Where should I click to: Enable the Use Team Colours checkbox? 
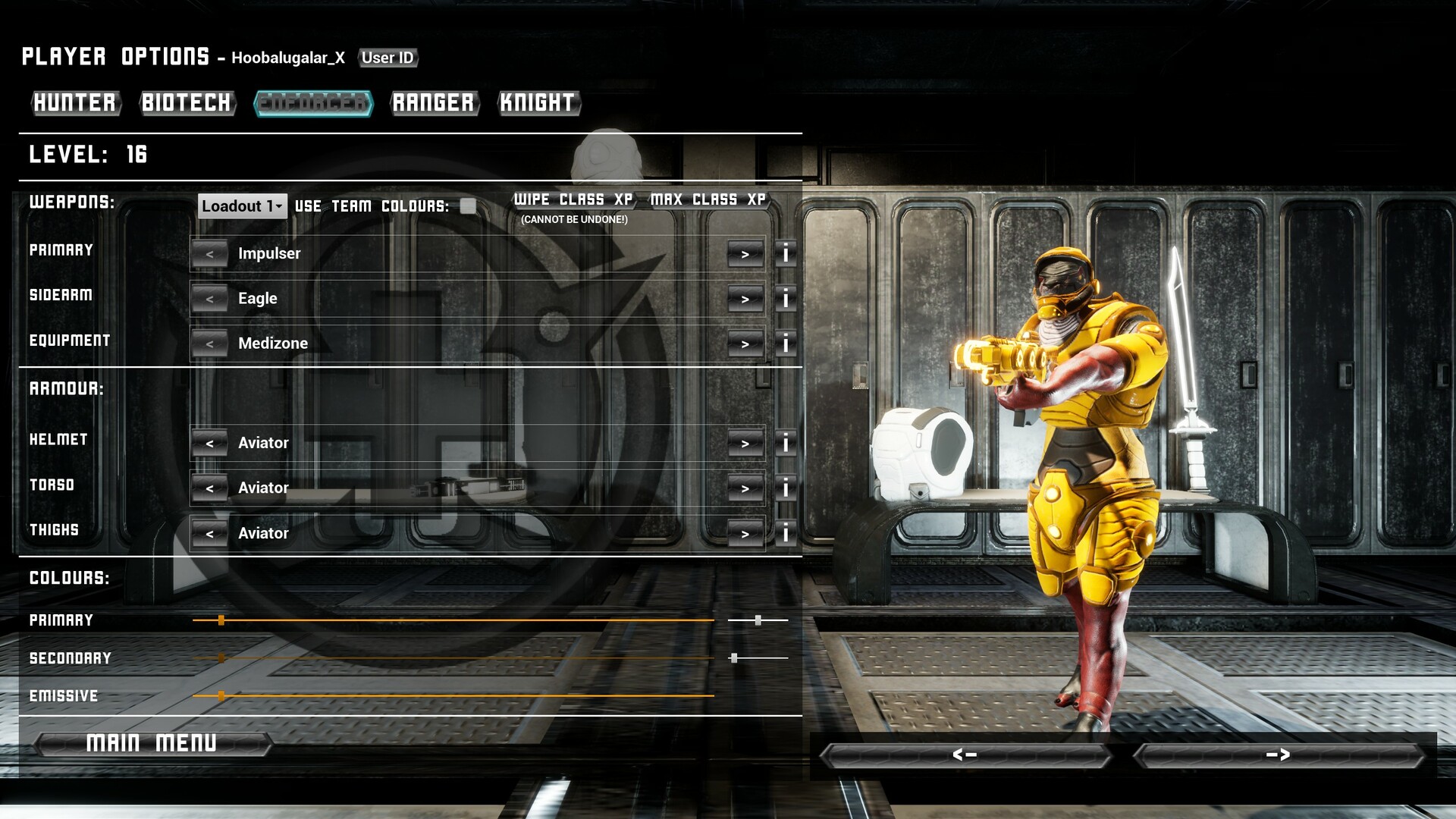469,206
